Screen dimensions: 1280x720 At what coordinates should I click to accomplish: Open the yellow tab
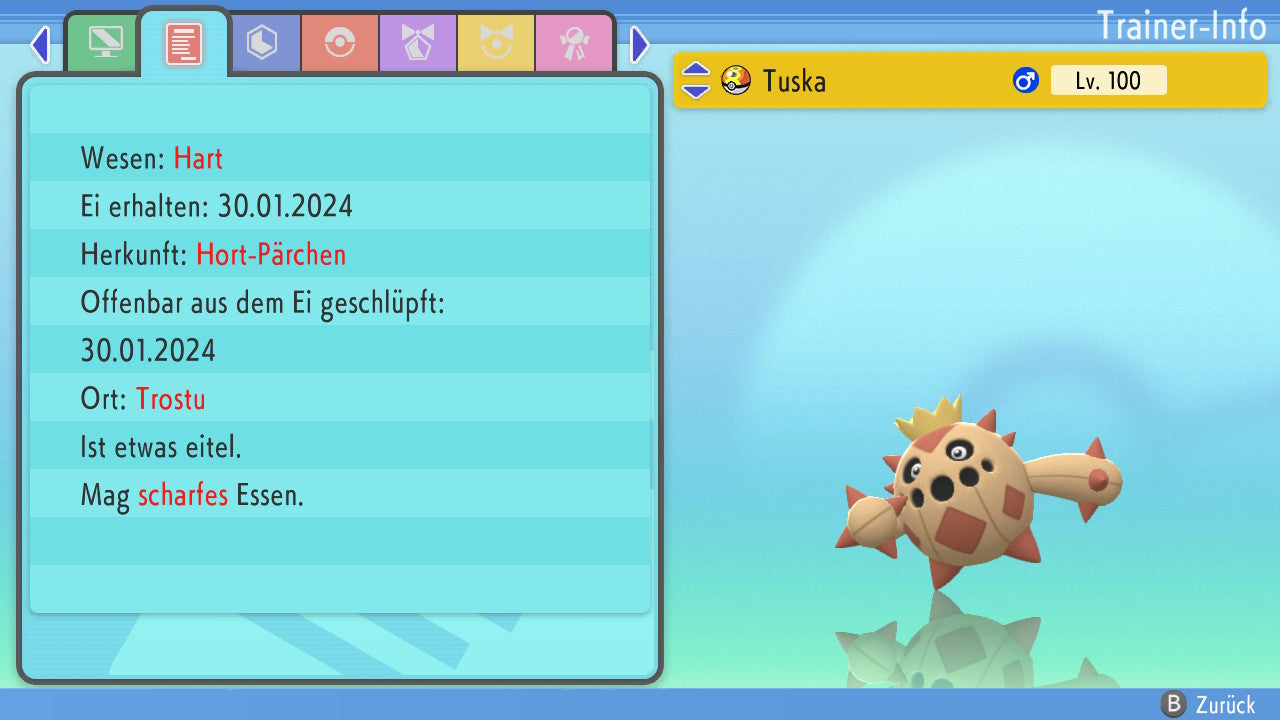coord(496,43)
